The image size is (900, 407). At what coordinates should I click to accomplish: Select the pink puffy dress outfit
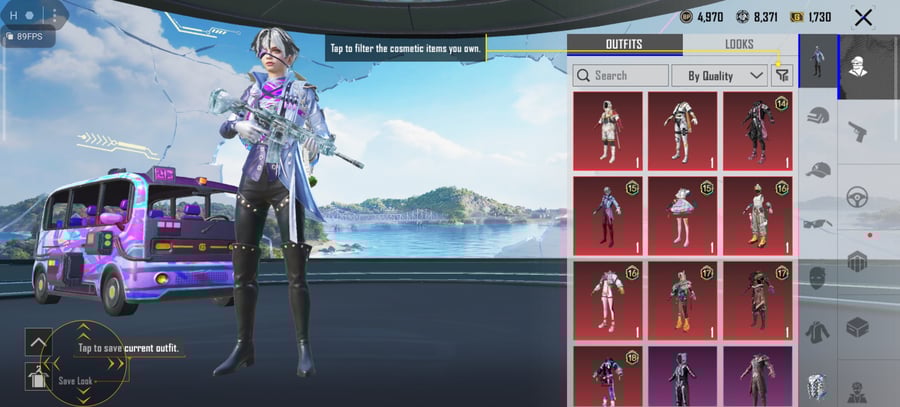[682, 215]
